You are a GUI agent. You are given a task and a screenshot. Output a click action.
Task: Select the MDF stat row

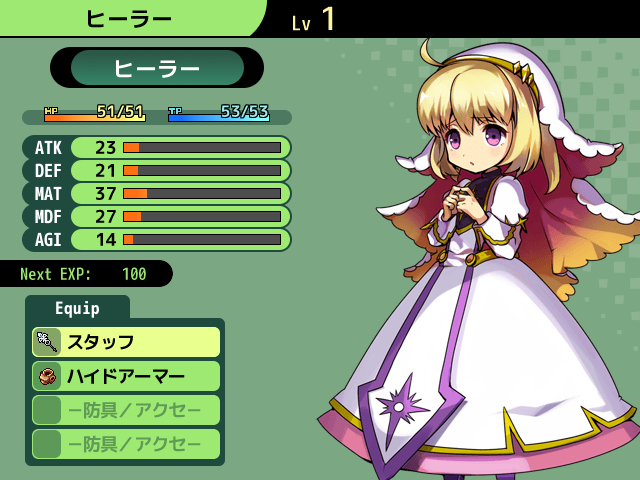[x=157, y=216]
